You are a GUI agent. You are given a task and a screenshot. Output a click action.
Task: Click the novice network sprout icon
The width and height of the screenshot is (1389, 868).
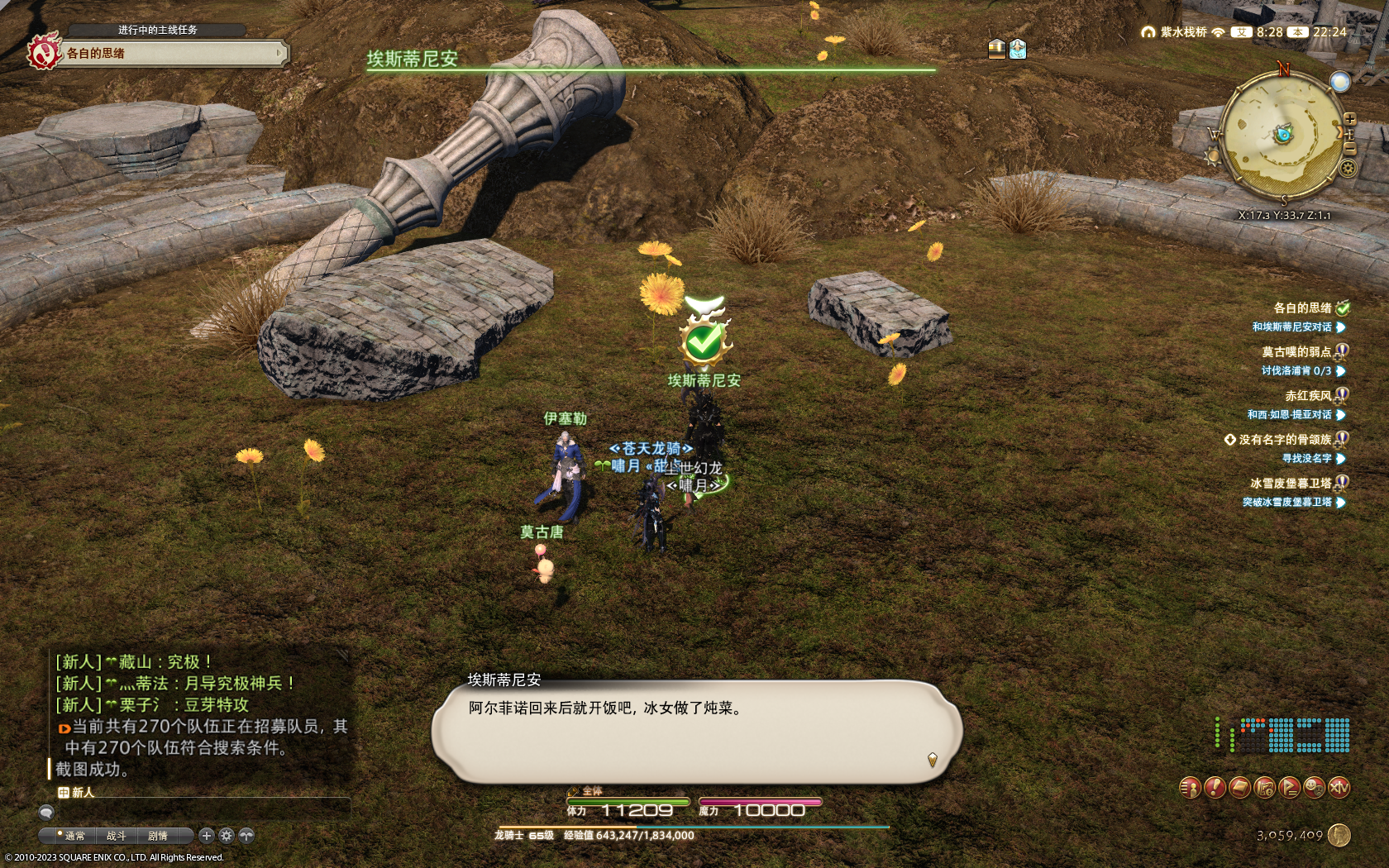[x=246, y=836]
